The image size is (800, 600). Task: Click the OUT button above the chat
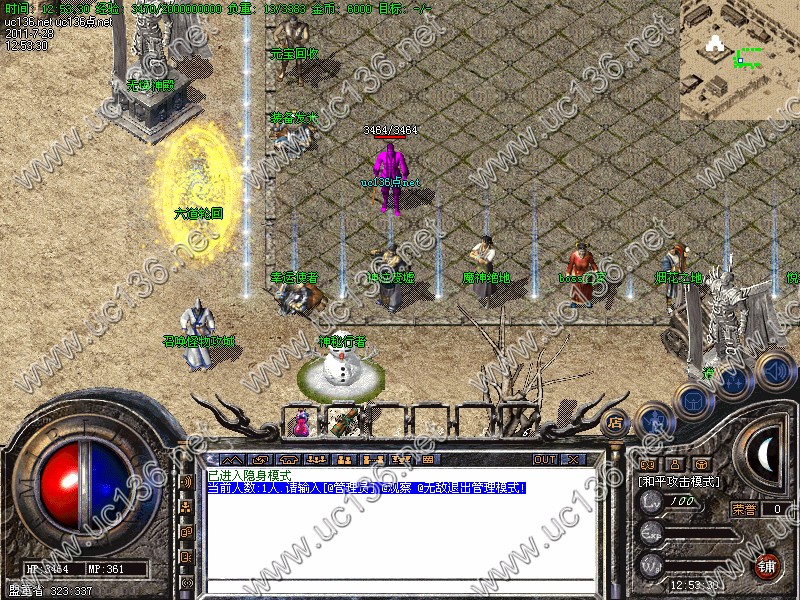(544, 459)
